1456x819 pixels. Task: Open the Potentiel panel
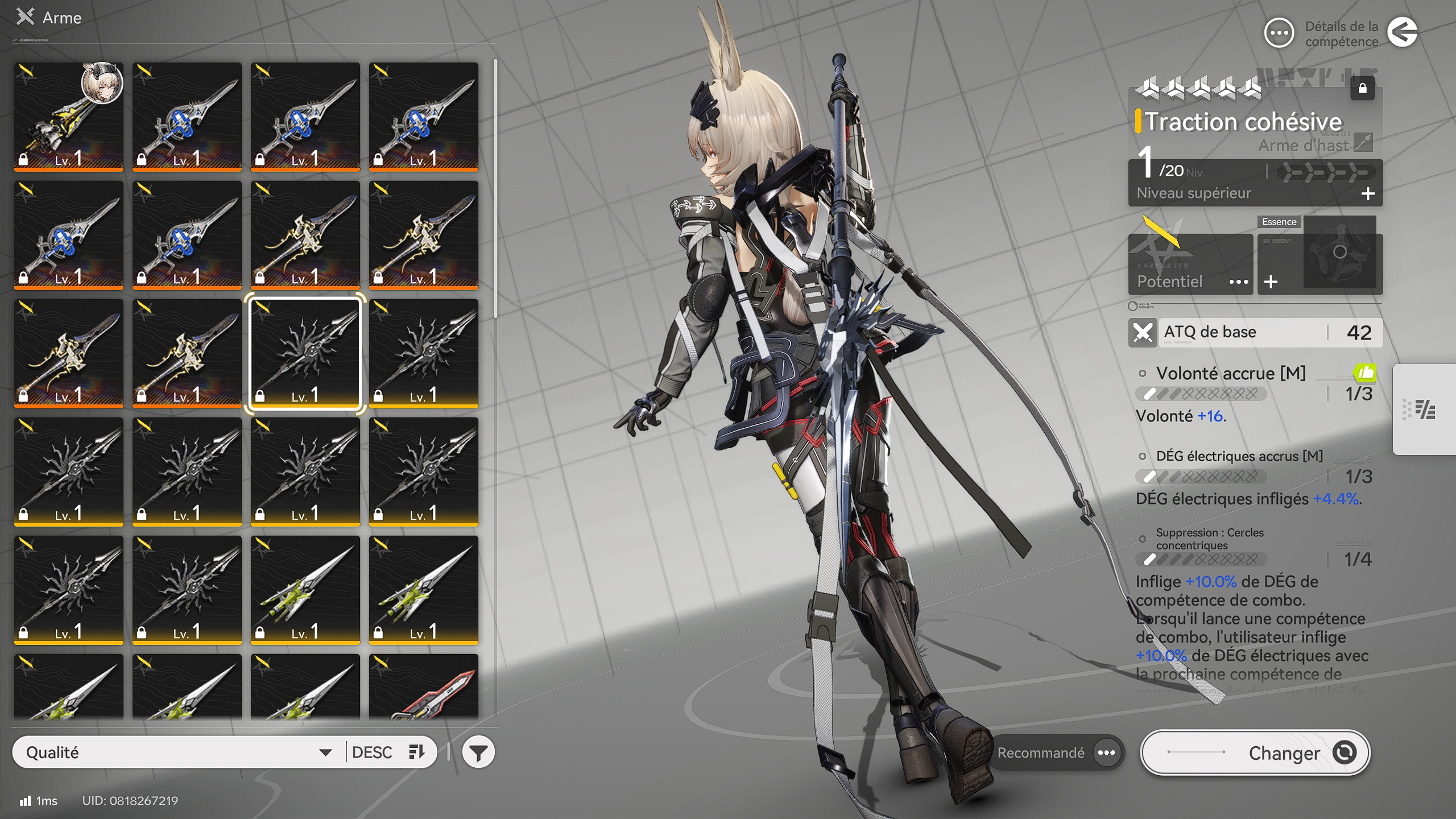pyautogui.click(x=1190, y=264)
